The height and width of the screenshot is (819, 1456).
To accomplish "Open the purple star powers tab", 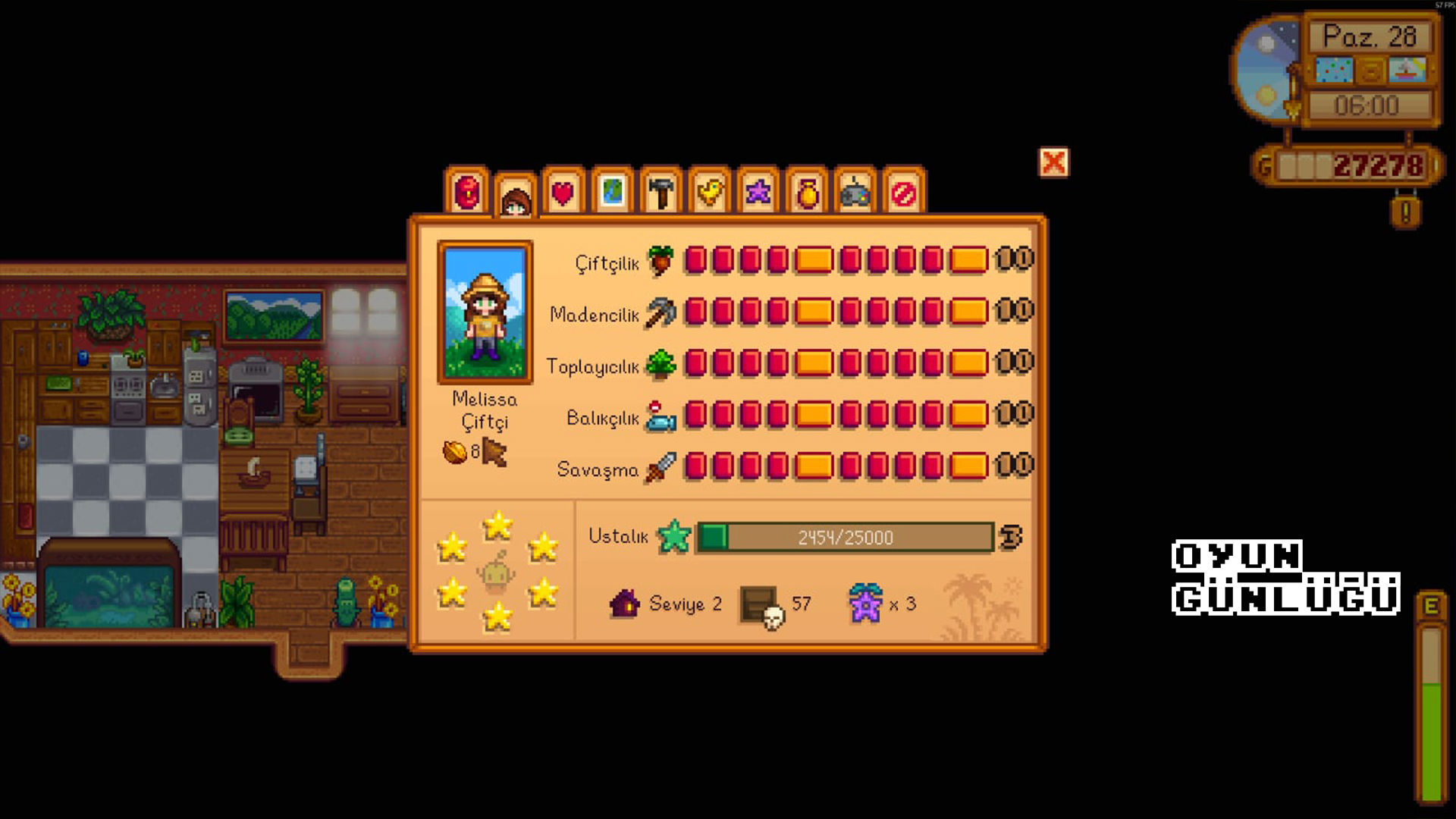I will click(758, 192).
